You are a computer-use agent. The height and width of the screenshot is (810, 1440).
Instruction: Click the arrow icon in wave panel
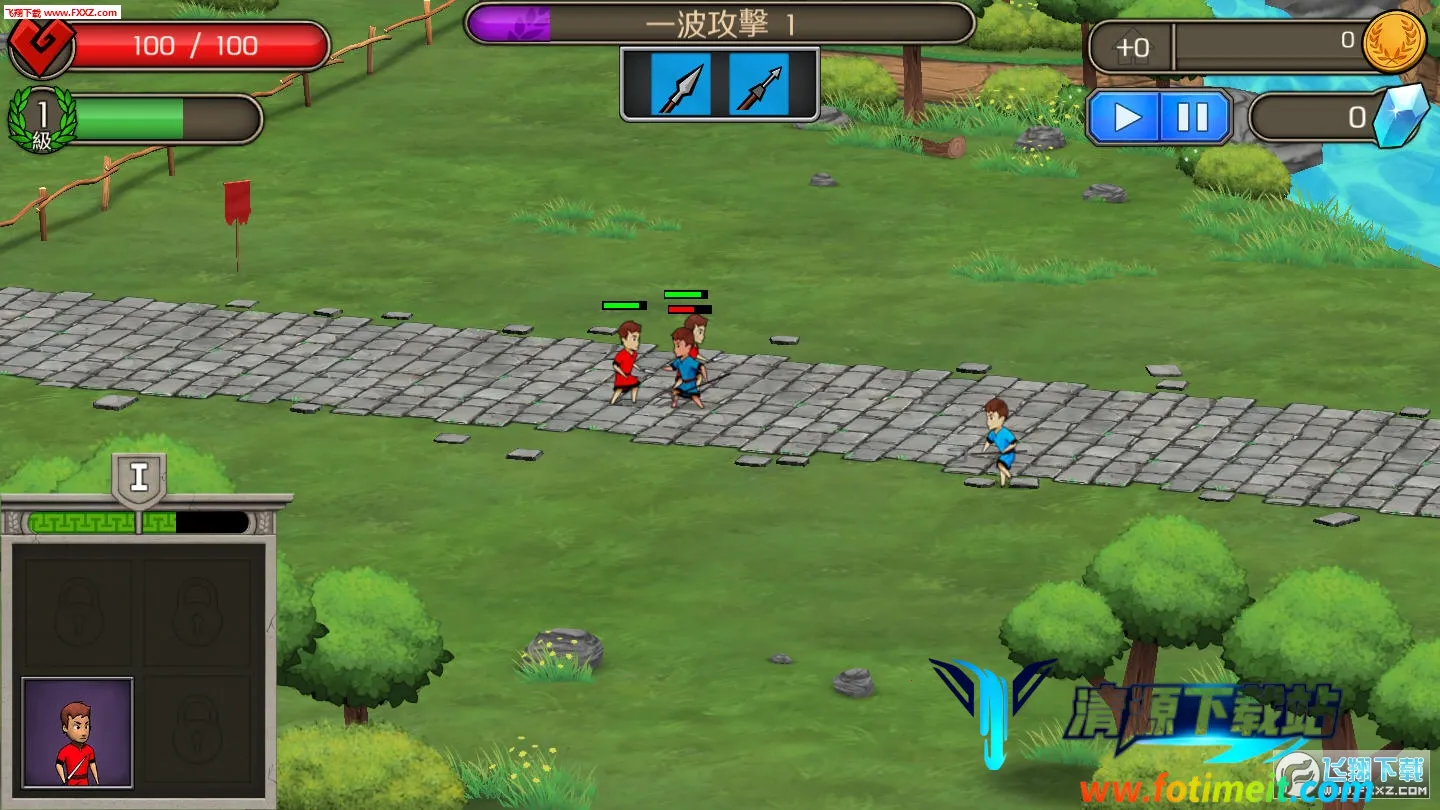758,85
